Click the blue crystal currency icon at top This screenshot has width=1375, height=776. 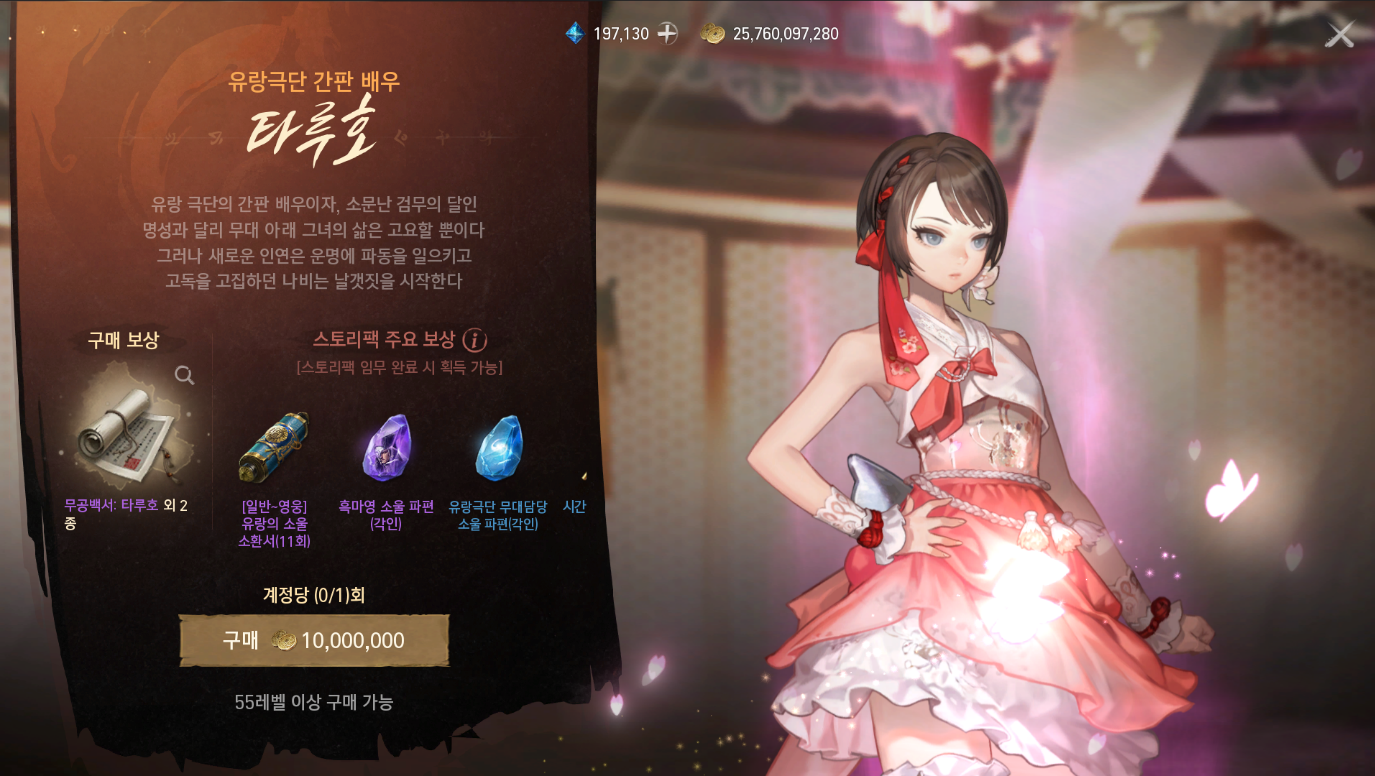[x=573, y=33]
